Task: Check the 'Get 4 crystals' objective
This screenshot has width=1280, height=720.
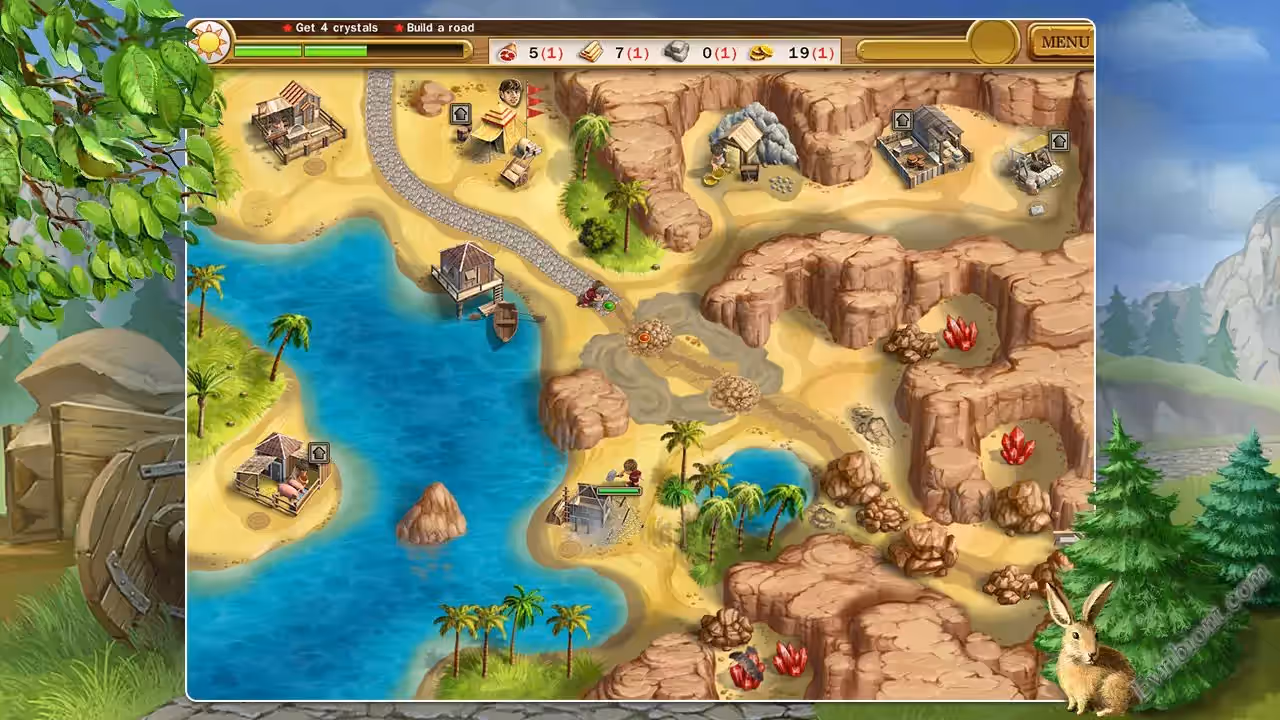Action: (x=336, y=28)
